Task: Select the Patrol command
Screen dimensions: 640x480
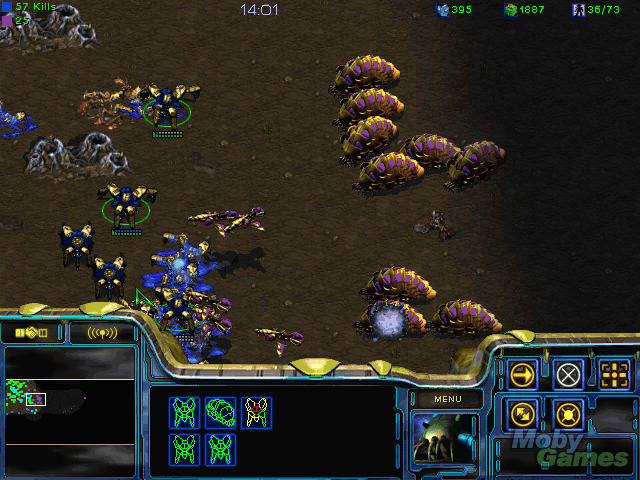Action: [522, 413]
